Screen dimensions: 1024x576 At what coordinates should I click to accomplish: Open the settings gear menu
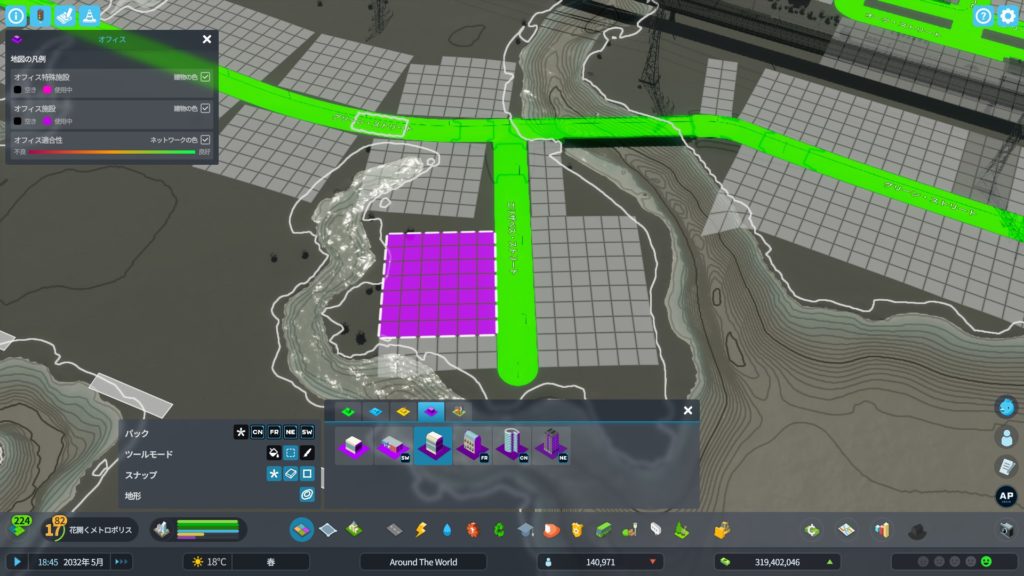click(x=1007, y=16)
